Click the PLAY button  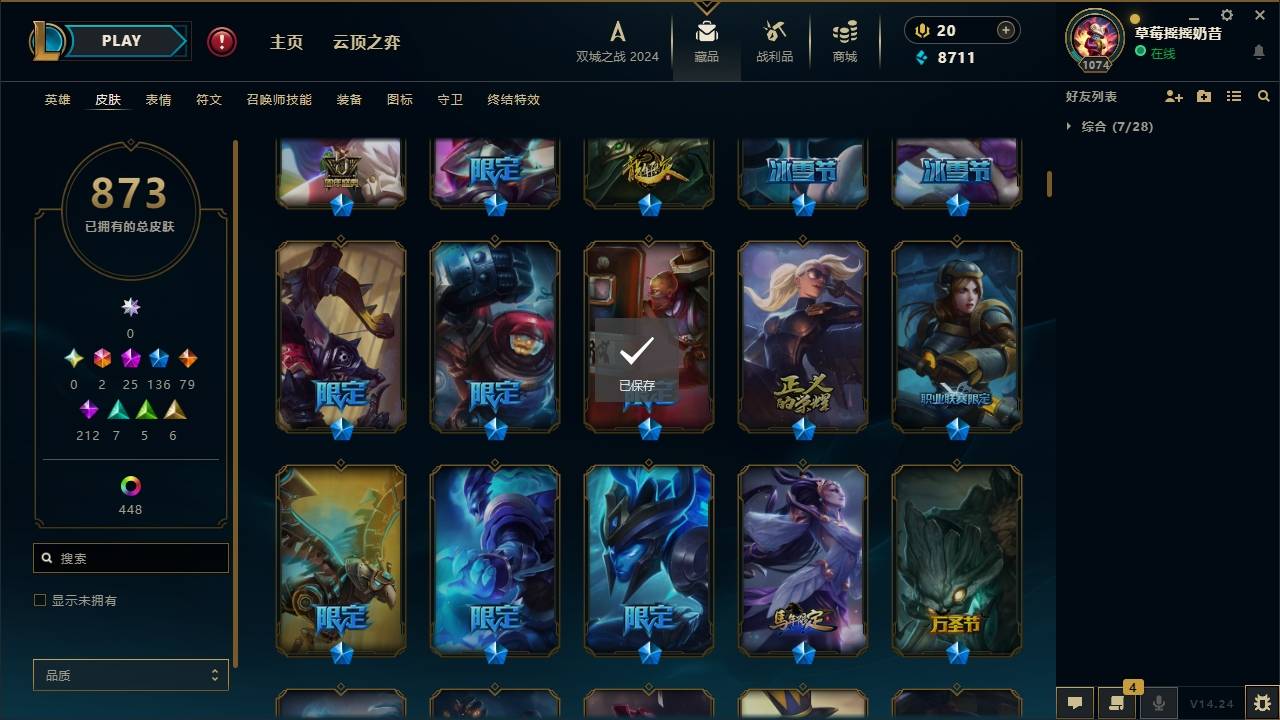pyautogui.click(x=120, y=40)
